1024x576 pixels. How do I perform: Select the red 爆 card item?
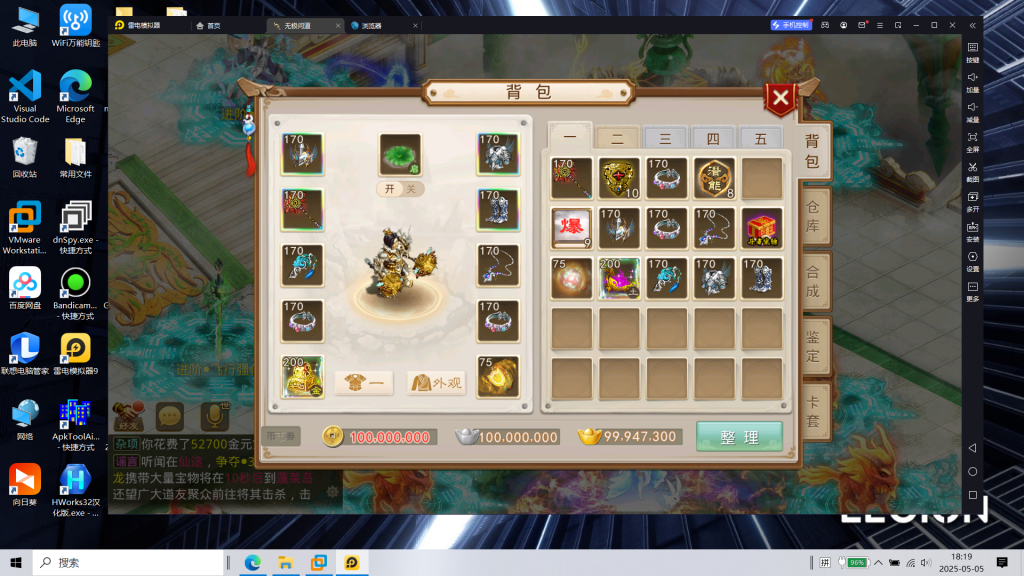click(x=571, y=227)
